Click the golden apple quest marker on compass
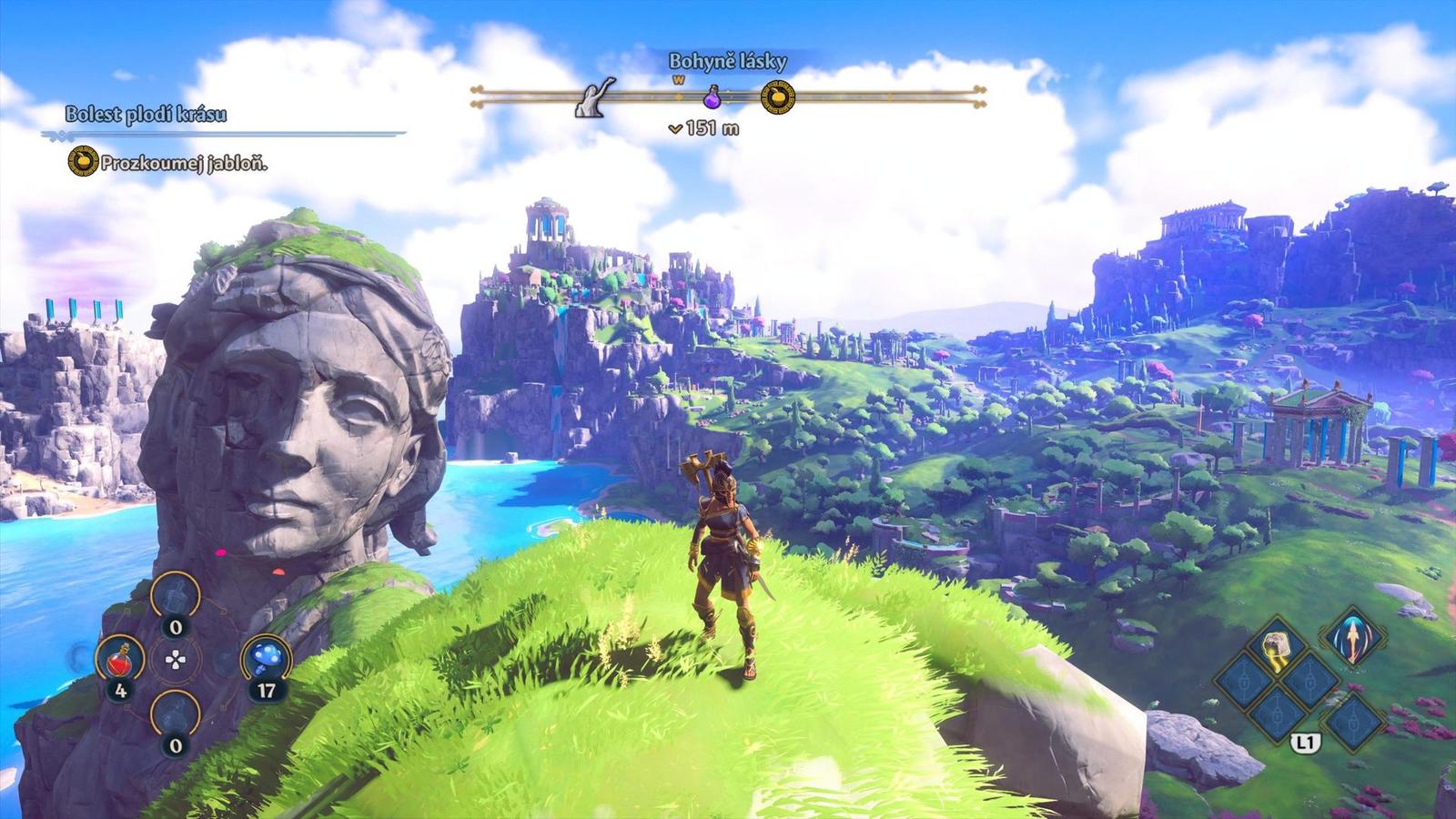The height and width of the screenshot is (819, 1456). pyautogui.click(x=777, y=96)
